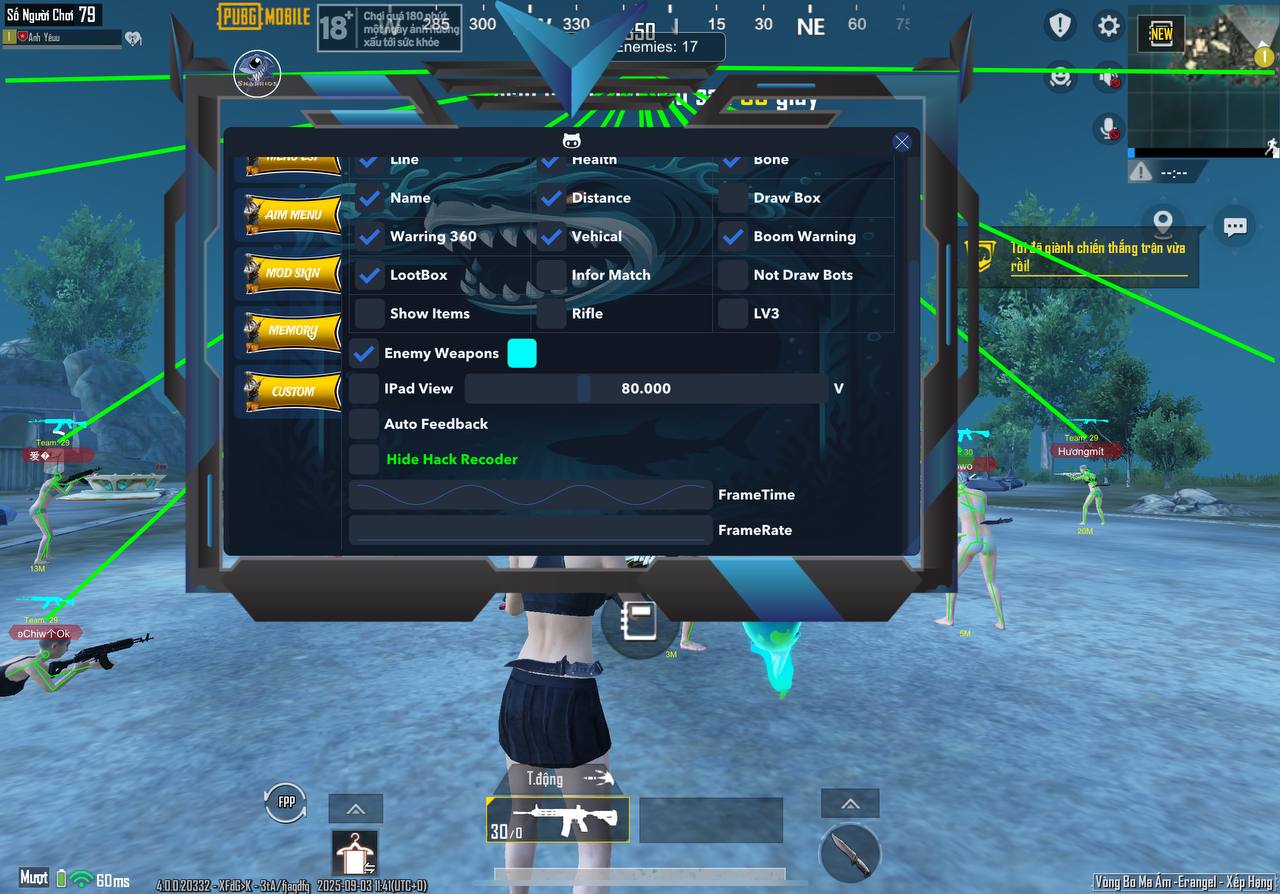
Task: Adjust the IPad View slider
Action: pyautogui.click(x=585, y=388)
